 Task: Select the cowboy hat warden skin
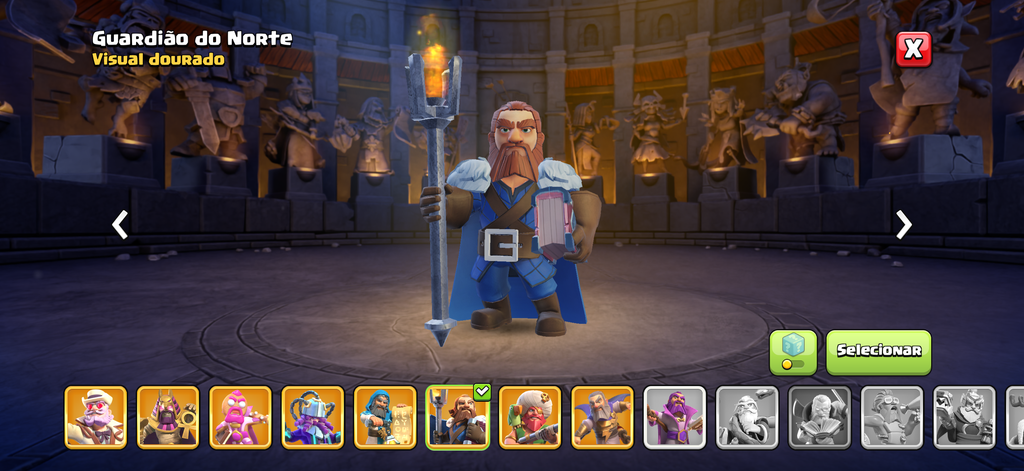coord(96,416)
